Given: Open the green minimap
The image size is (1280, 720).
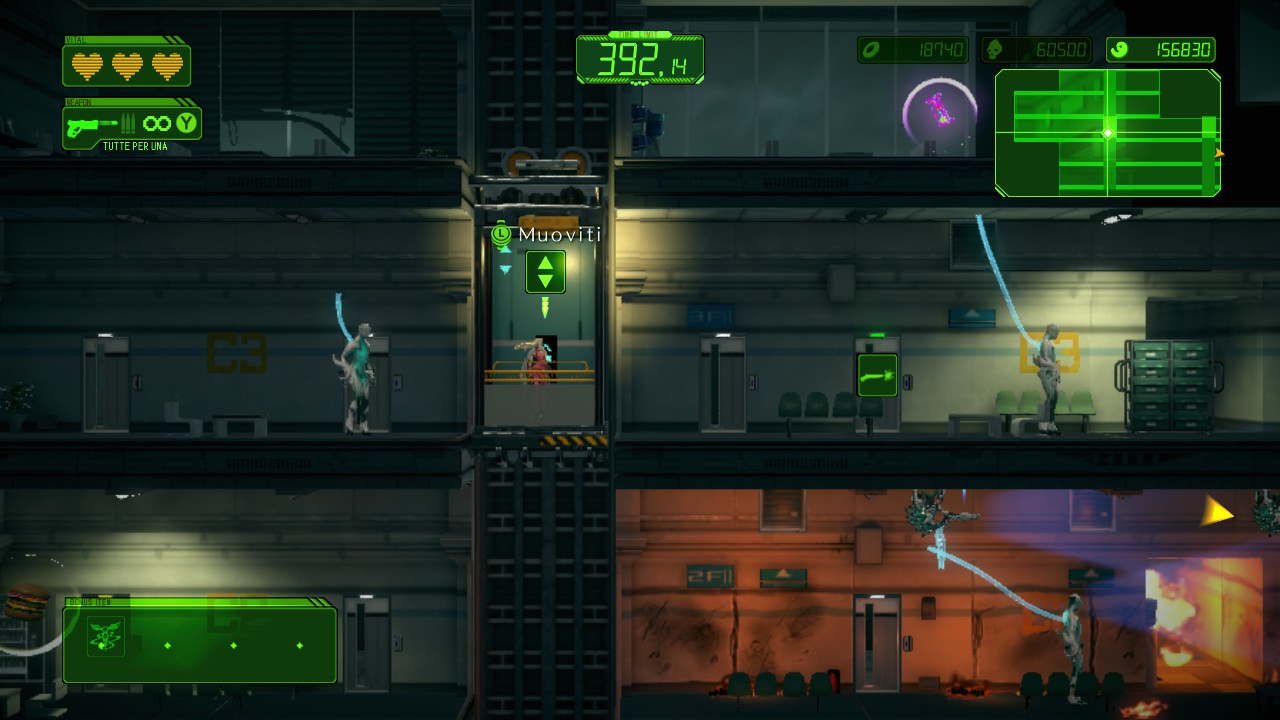Looking at the screenshot, I should tap(1107, 133).
